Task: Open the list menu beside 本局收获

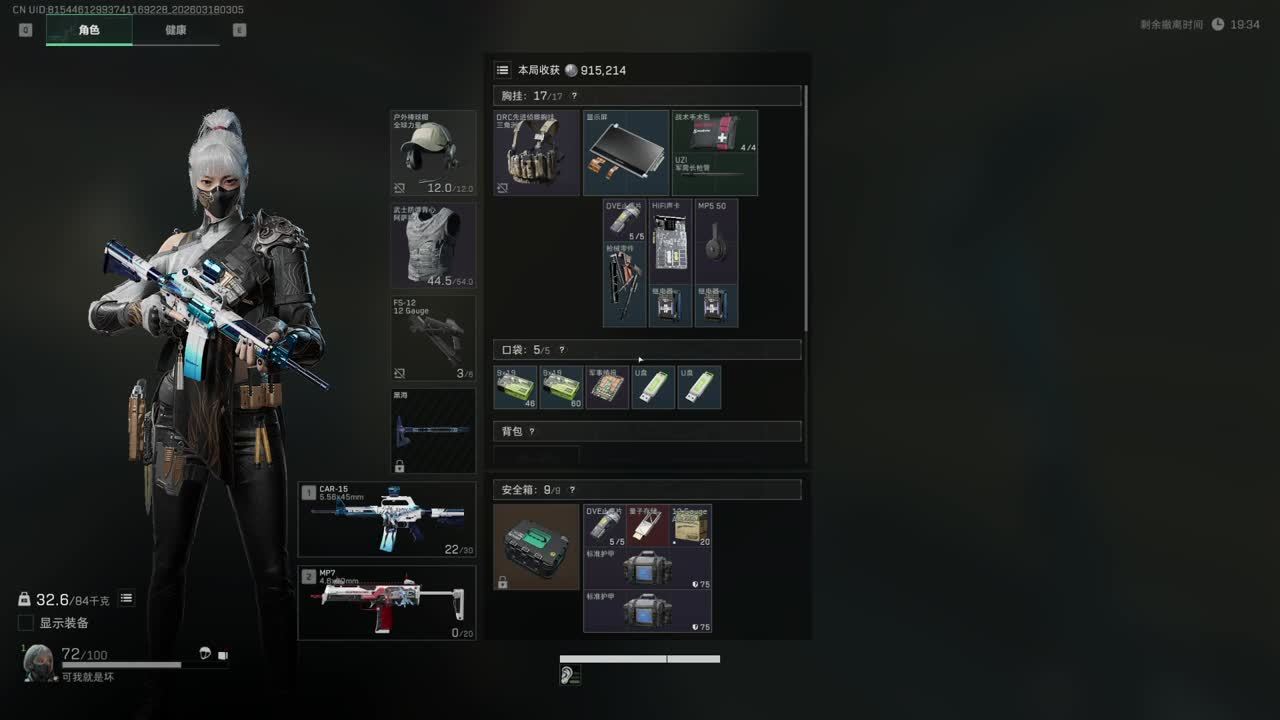Action: (x=503, y=70)
